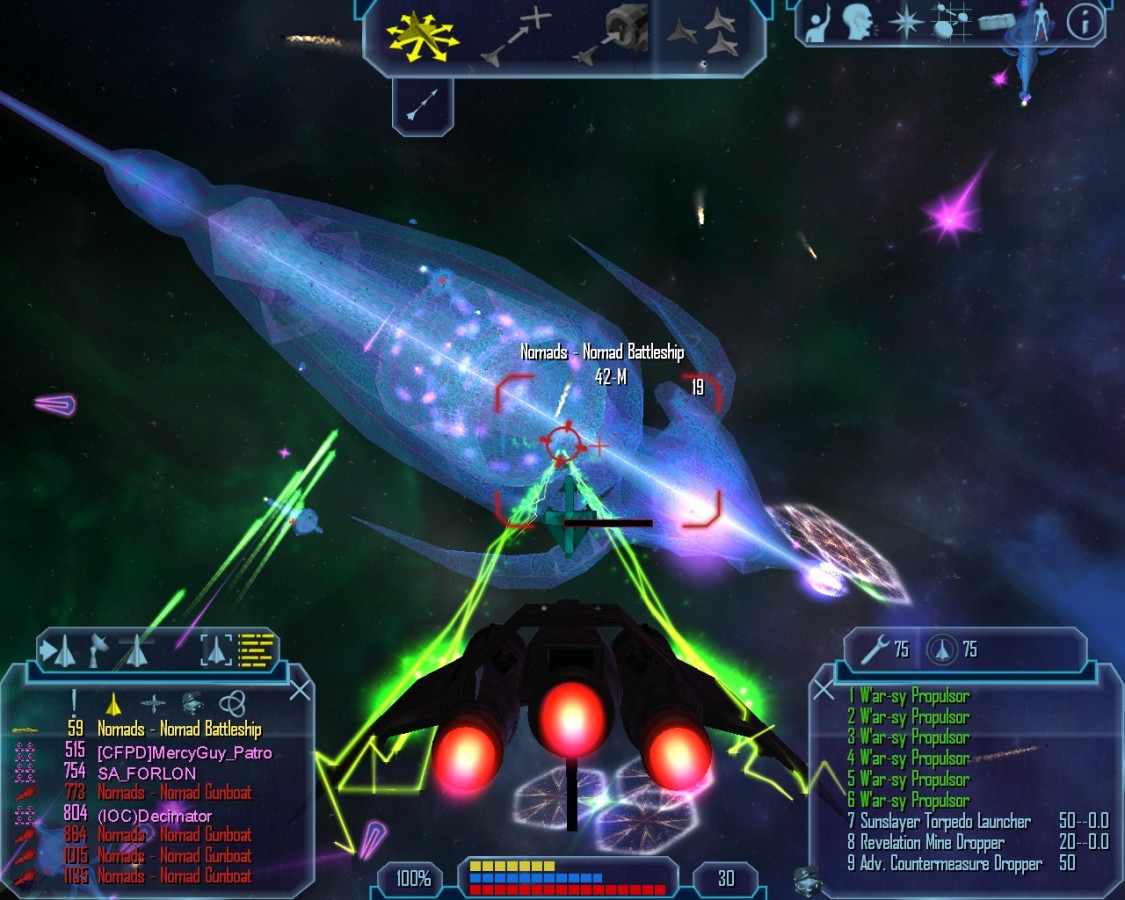Open the Nav Map star icon
The width and height of the screenshot is (1125, 900).
(906, 23)
